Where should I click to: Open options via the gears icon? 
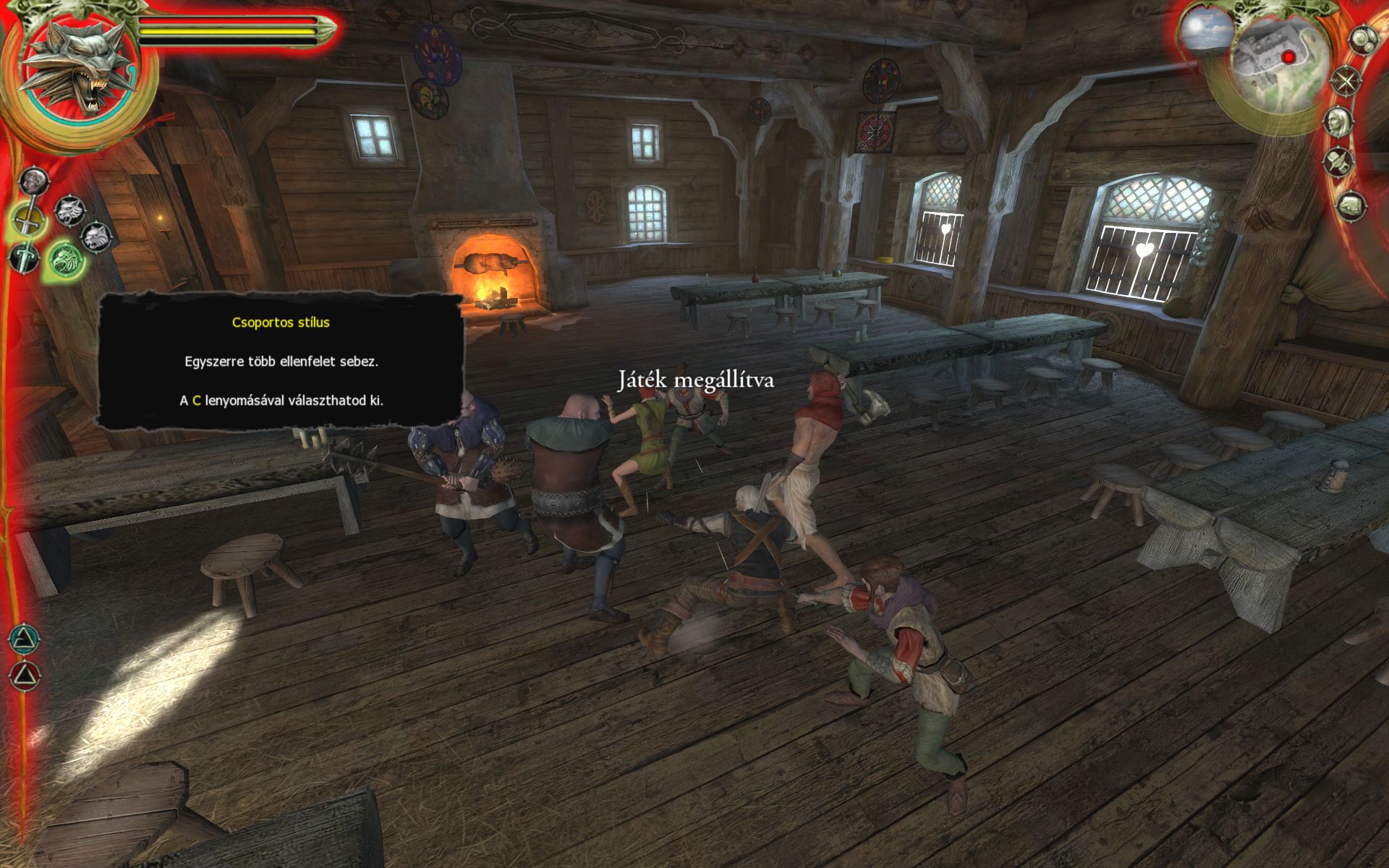(x=1362, y=39)
